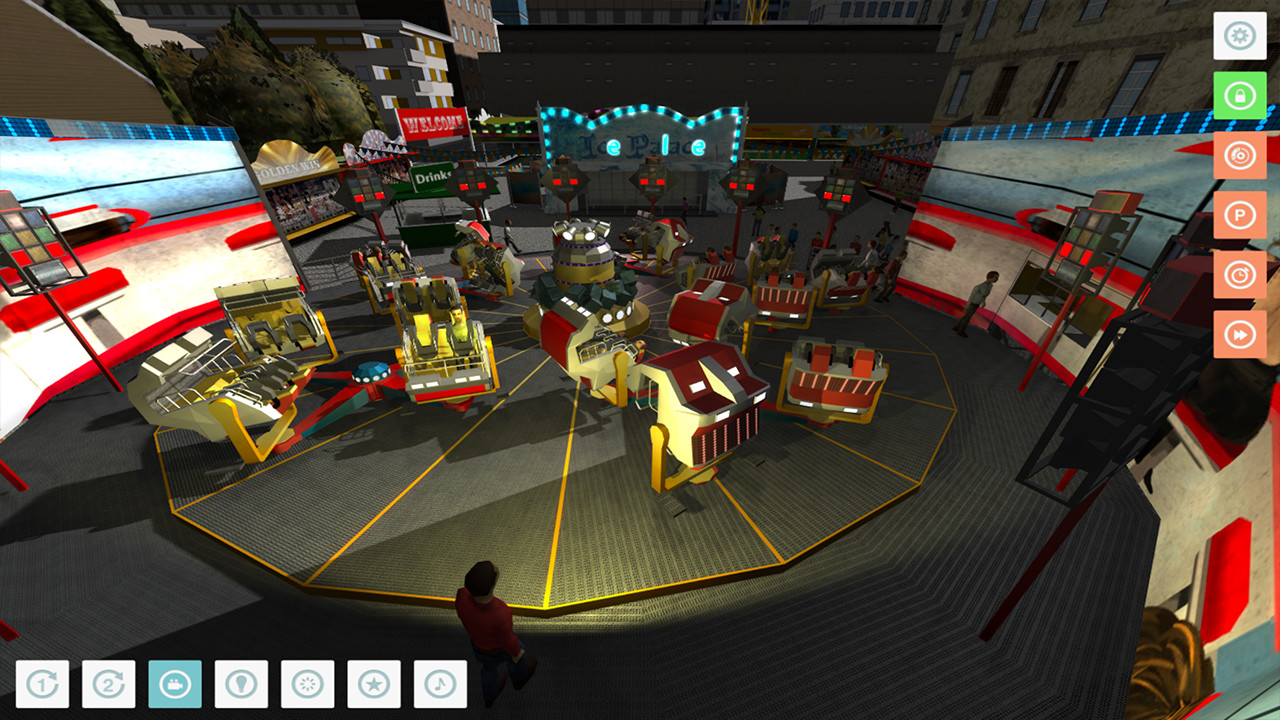Open the settings gear panel

coord(1240,34)
